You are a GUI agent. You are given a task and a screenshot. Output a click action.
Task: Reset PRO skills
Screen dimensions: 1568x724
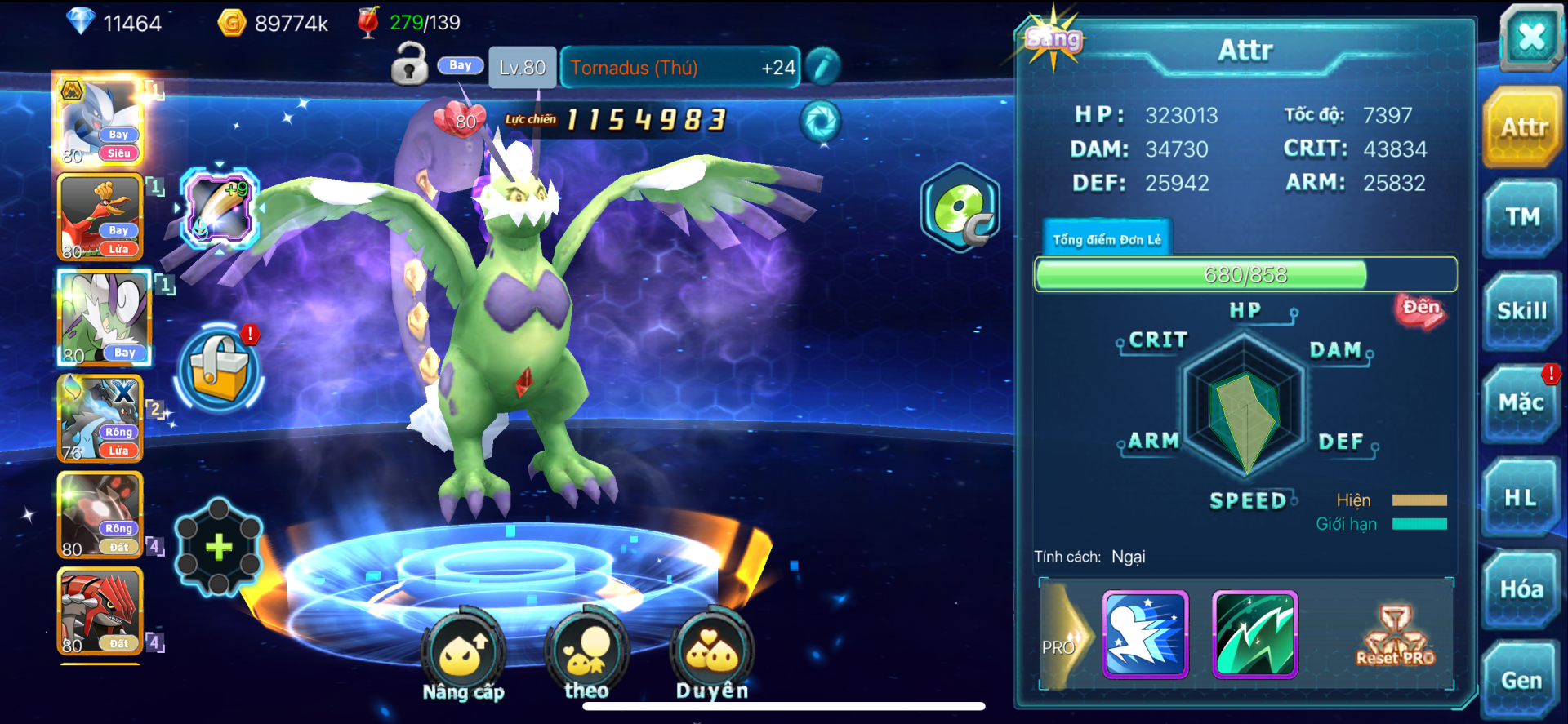point(1395,635)
